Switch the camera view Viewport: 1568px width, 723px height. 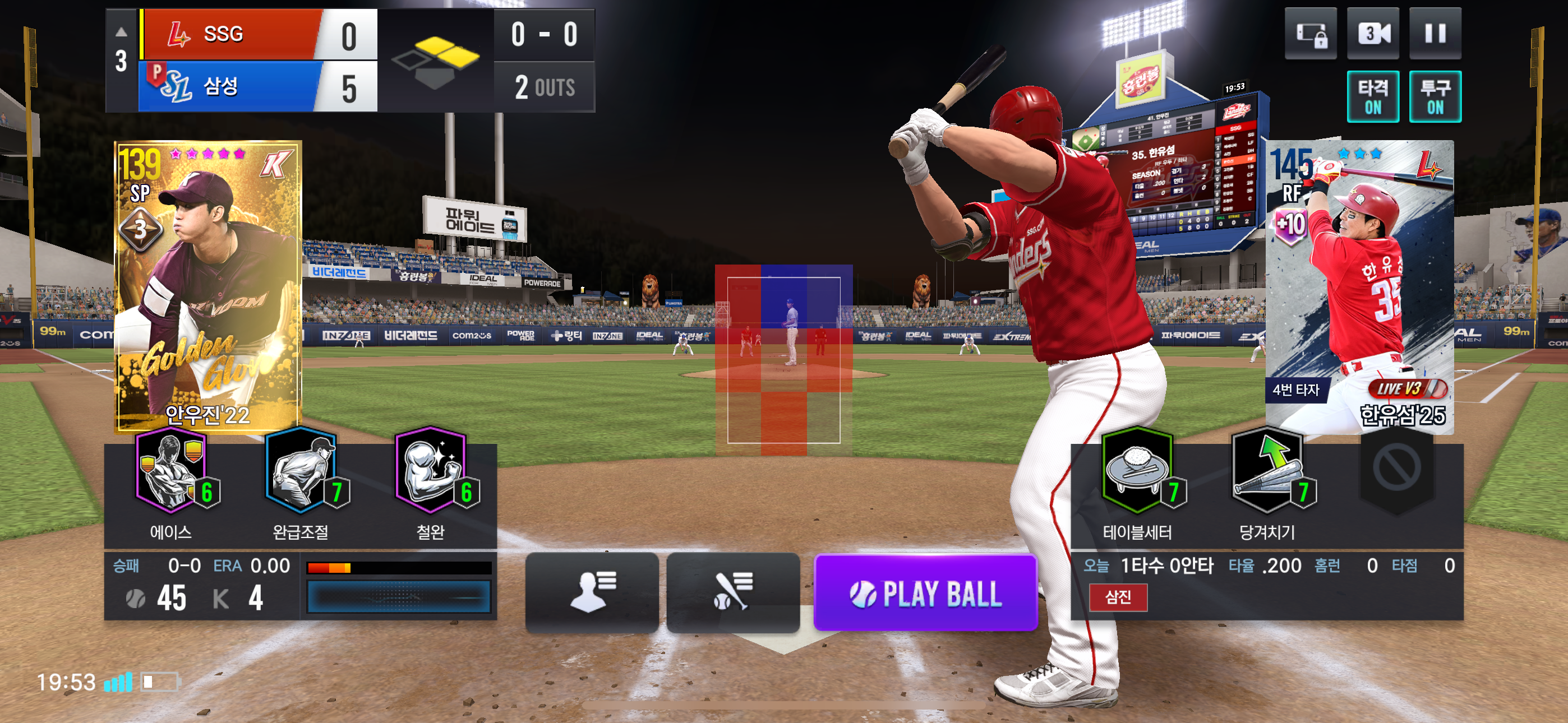(x=1373, y=34)
